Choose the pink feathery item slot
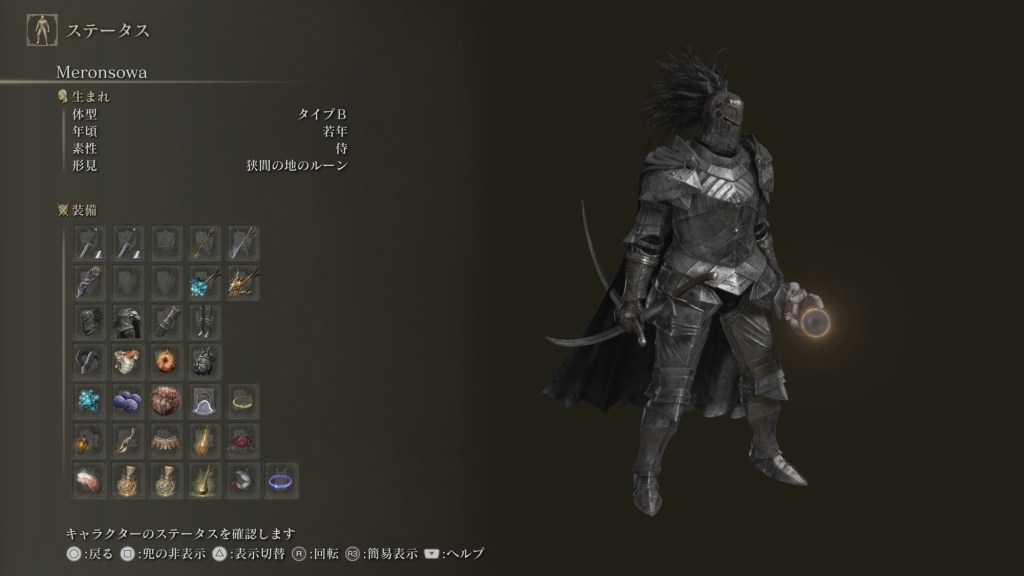This screenshot has height=576, width=1024. 90,480
